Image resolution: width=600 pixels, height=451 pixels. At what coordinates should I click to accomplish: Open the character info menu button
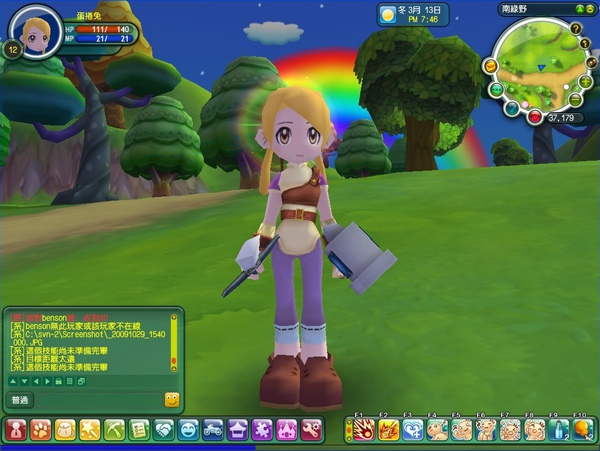tap(16, 429)
